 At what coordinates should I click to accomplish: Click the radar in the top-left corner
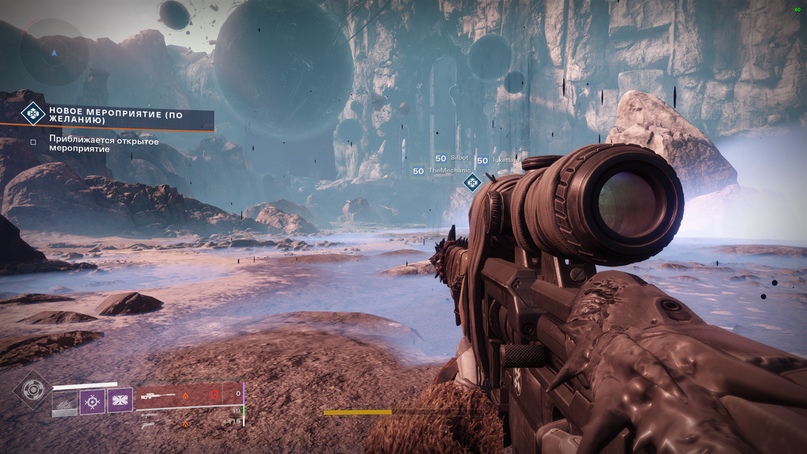[55, 50]
